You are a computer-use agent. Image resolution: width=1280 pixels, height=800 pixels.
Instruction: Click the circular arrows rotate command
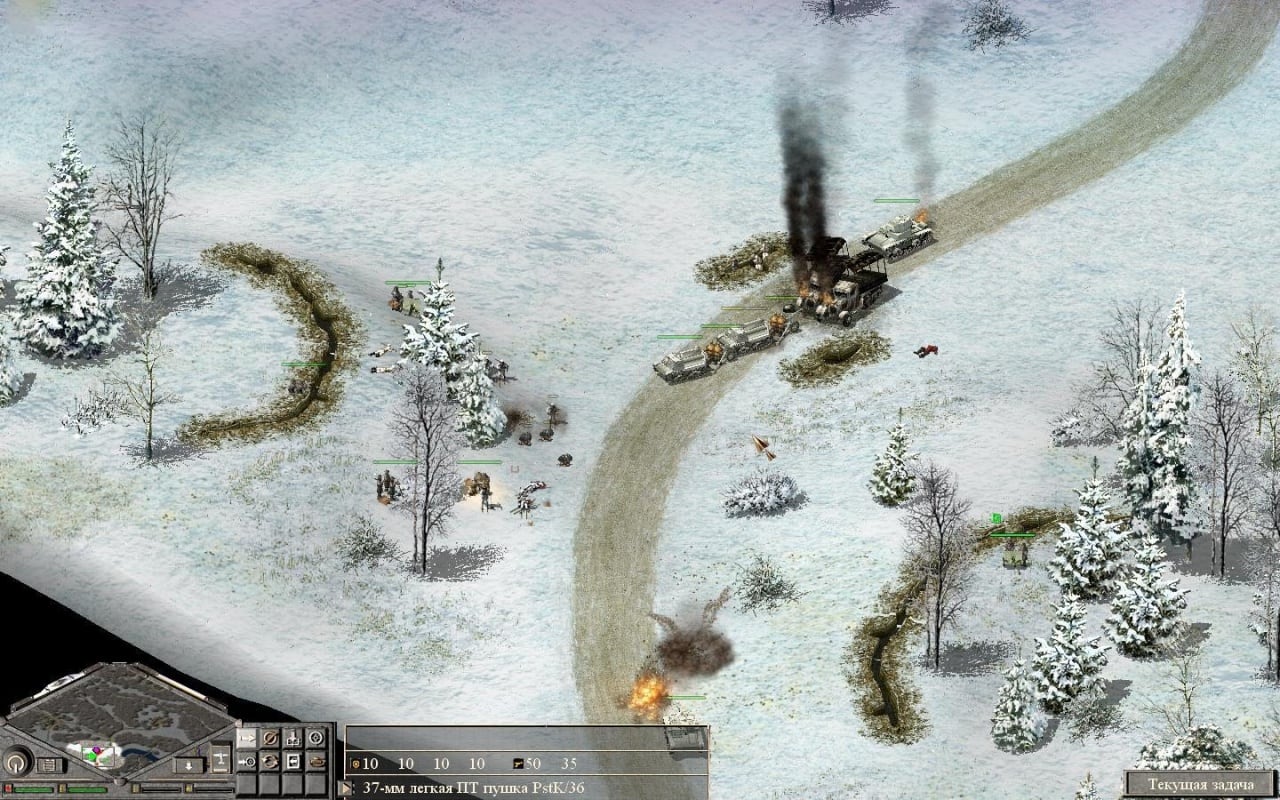(x=270, y=761)
